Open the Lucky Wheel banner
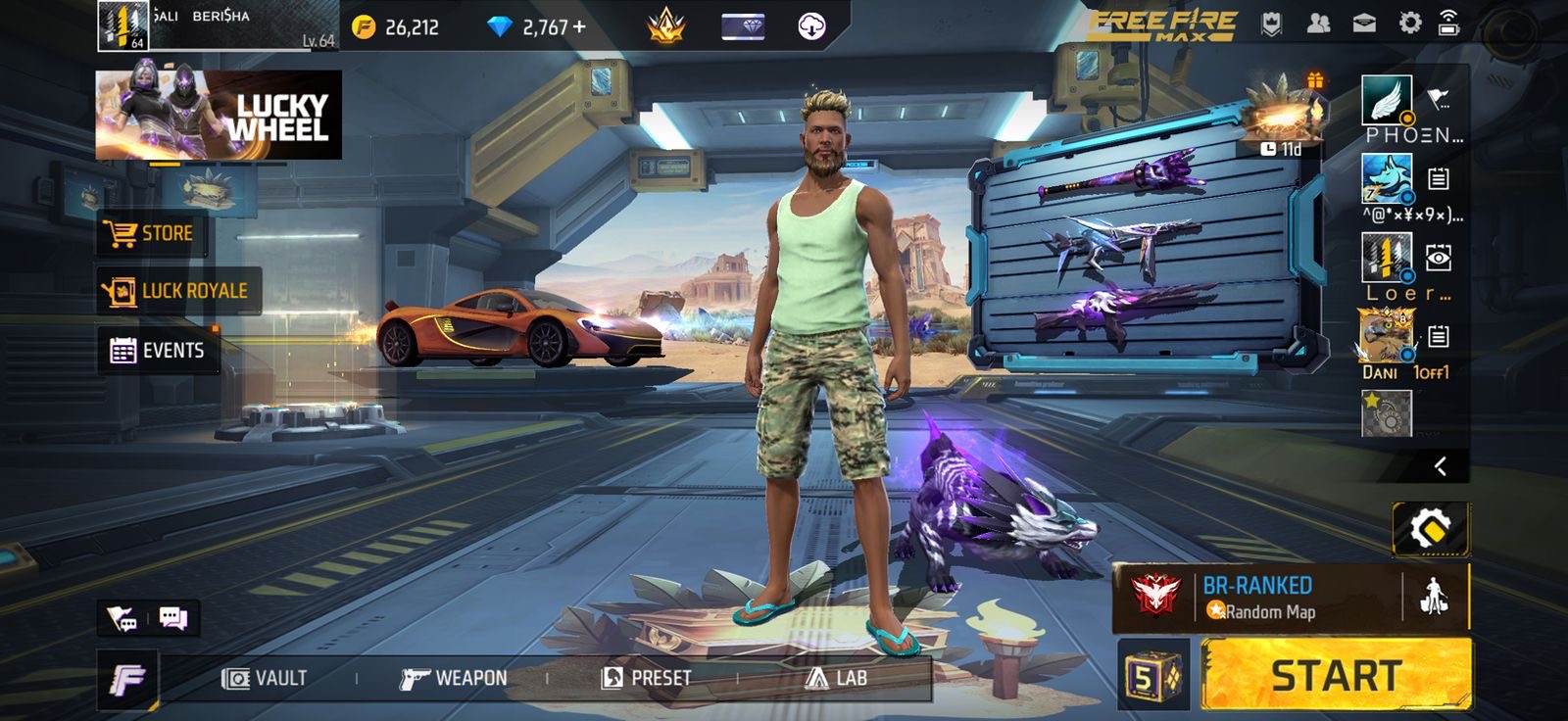The width and height of the screenshot is (1568, 721). click(219, 115)
